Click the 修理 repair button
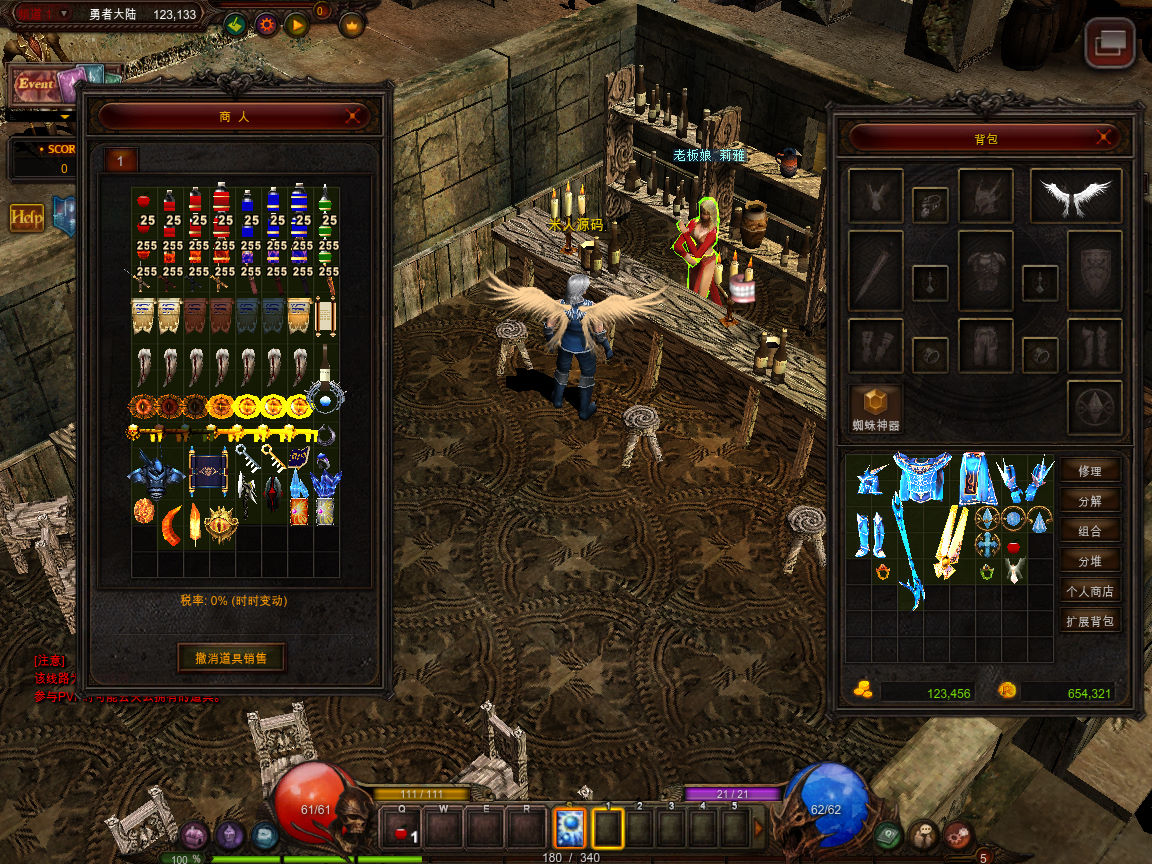Viewport: 1152px width, 864px height. [x=1089, y=471]
